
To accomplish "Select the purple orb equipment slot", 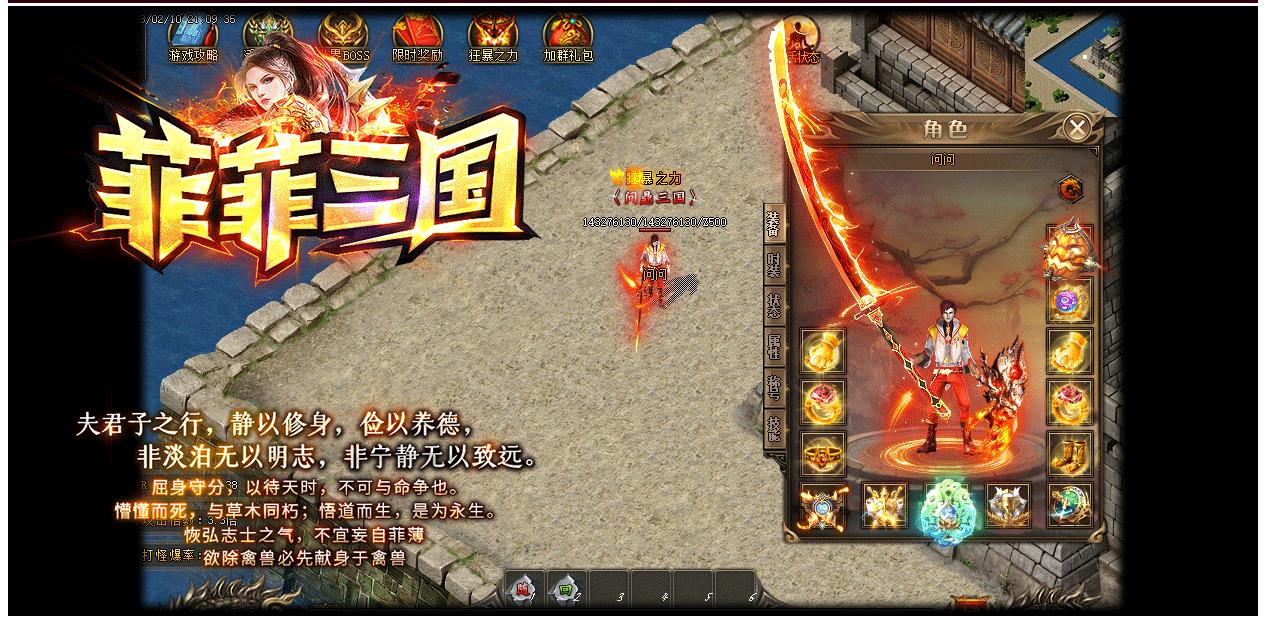I will pyautogui.click(x=1069, y=300).
